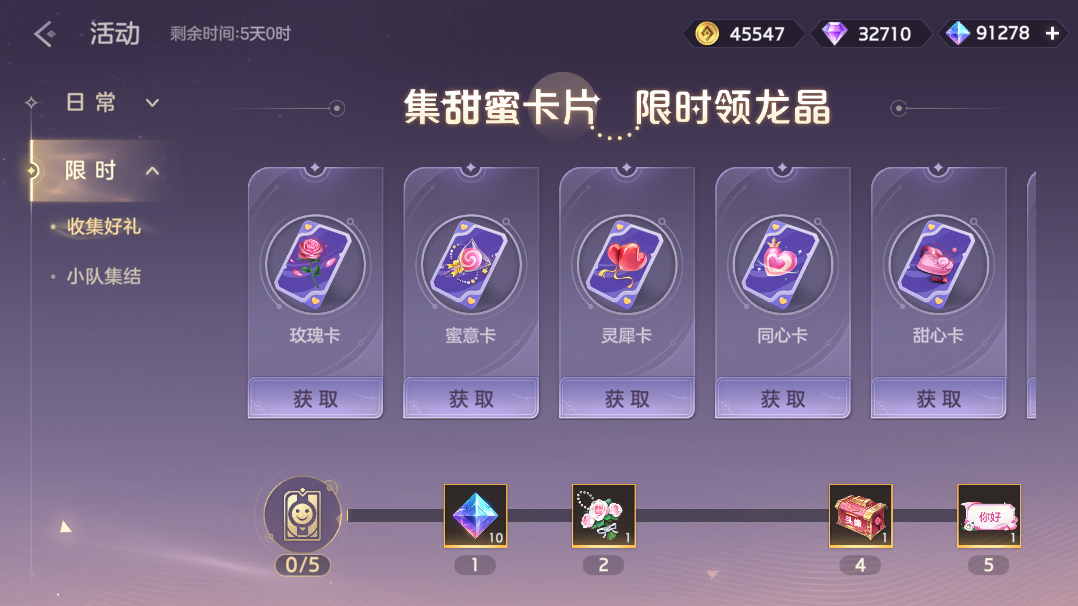Switch to the 小队集结 activity
This screenshot has height=606, width=1078.
(104, 277)
